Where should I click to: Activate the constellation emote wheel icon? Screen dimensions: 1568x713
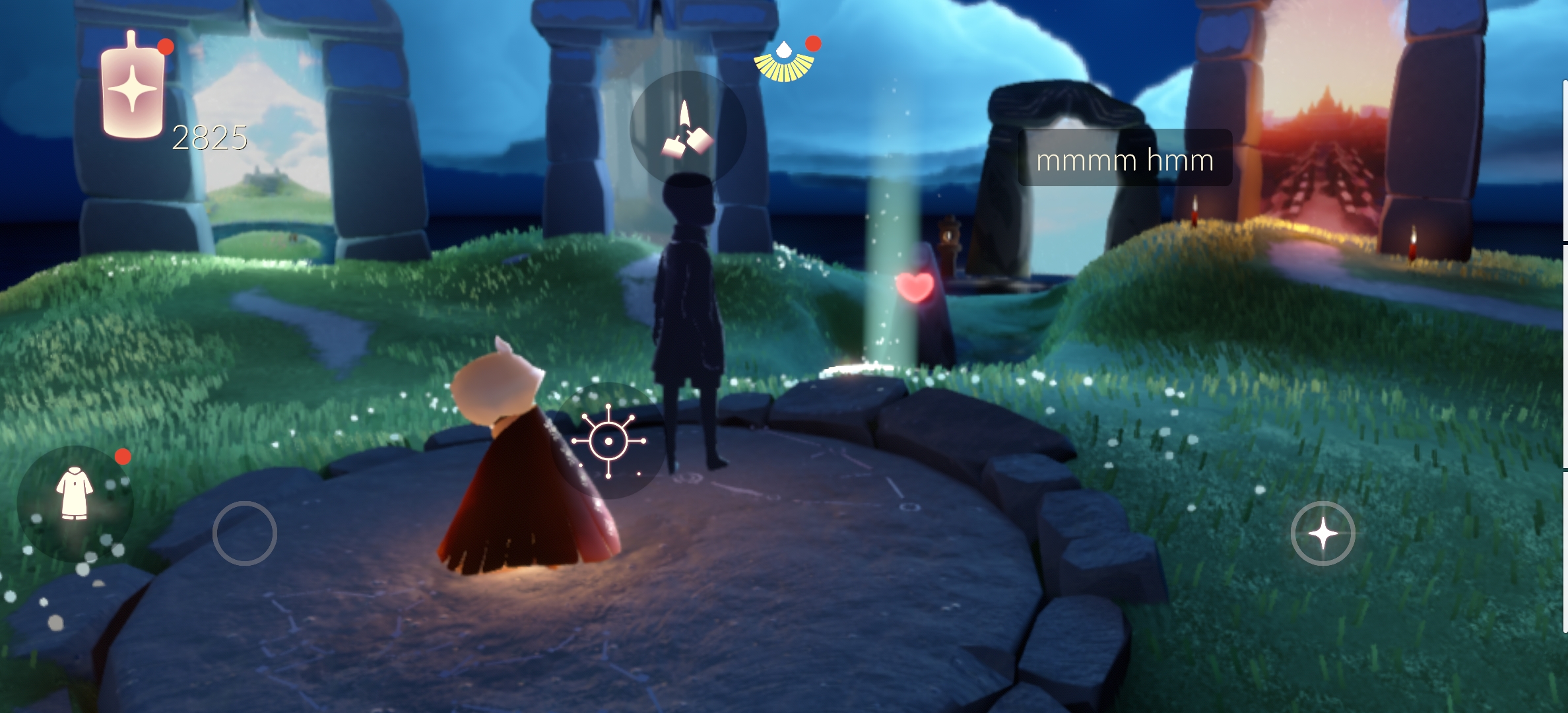(608, 440)
